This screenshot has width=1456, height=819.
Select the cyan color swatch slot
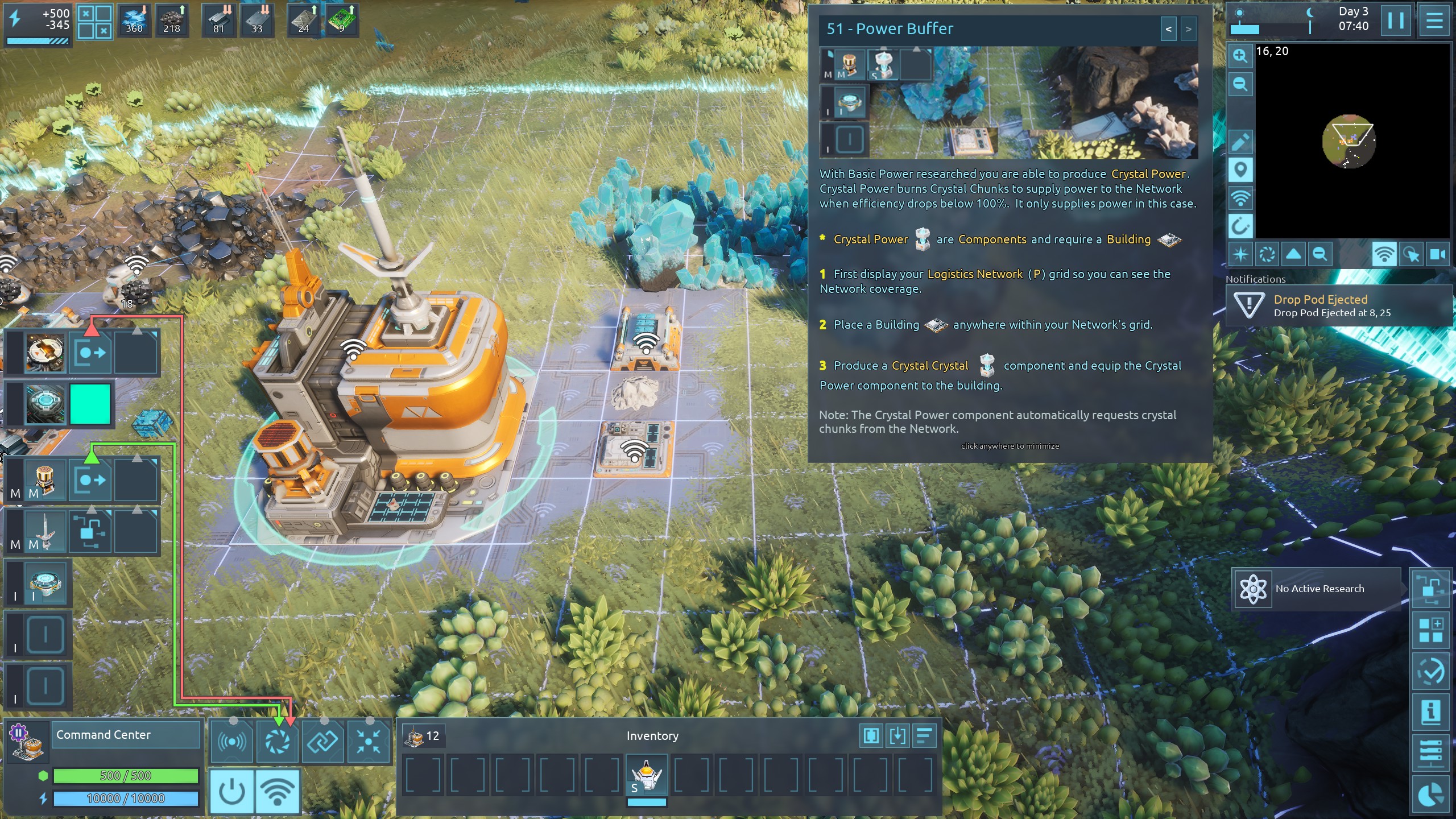coord(90,404)
